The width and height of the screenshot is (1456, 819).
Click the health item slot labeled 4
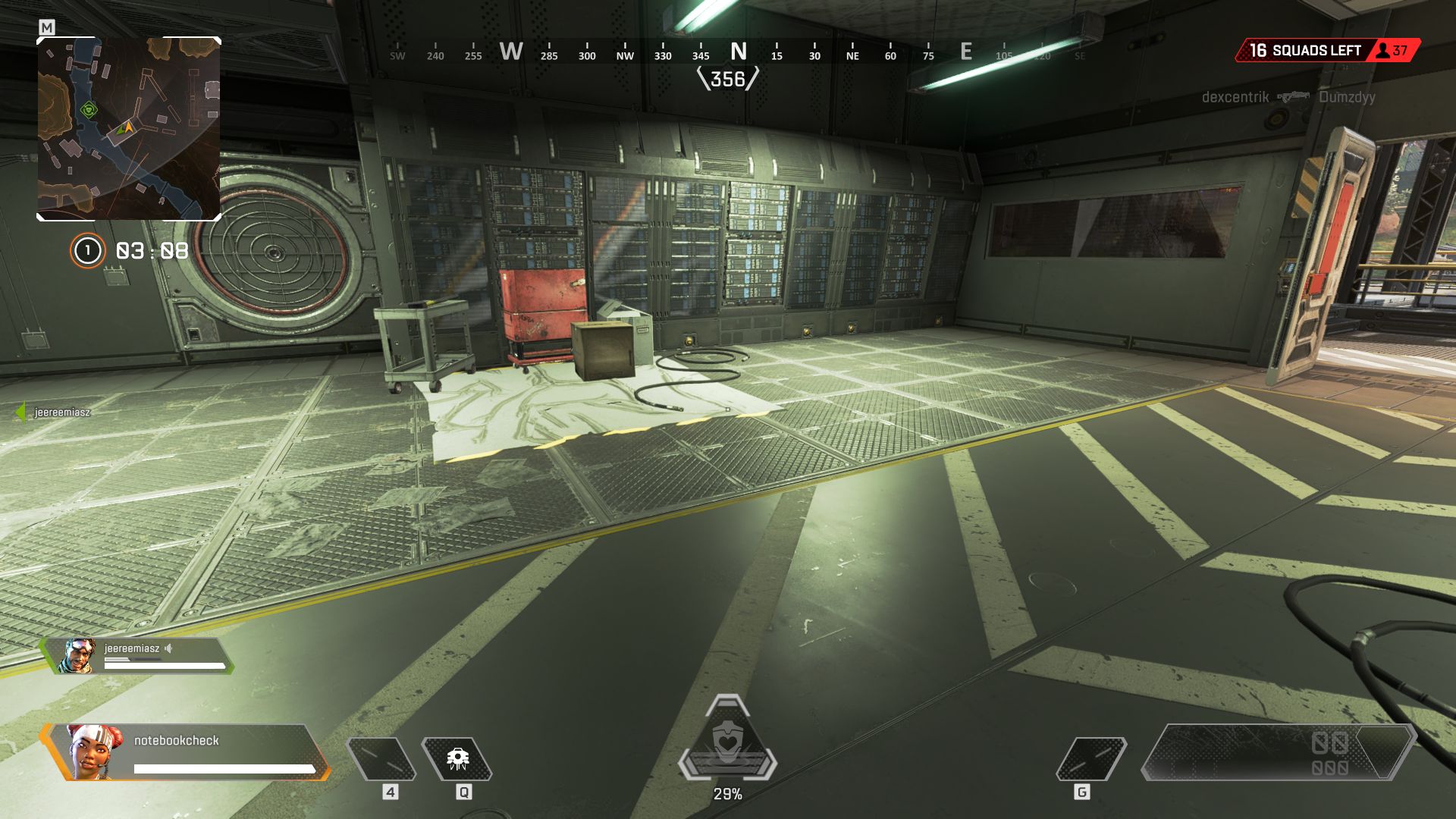pos(381,759)
